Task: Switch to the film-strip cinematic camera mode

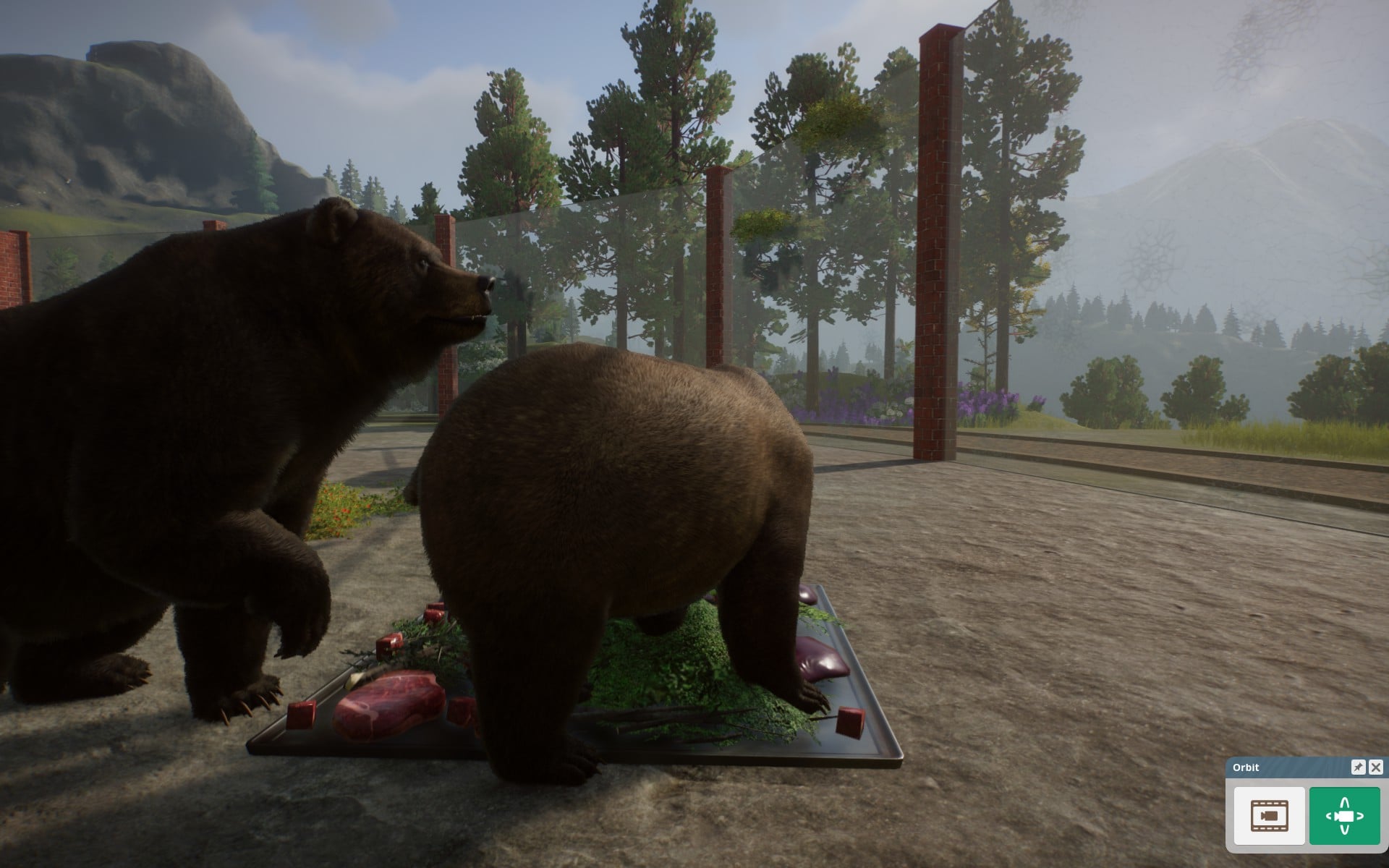Action: coord(1269,815)
